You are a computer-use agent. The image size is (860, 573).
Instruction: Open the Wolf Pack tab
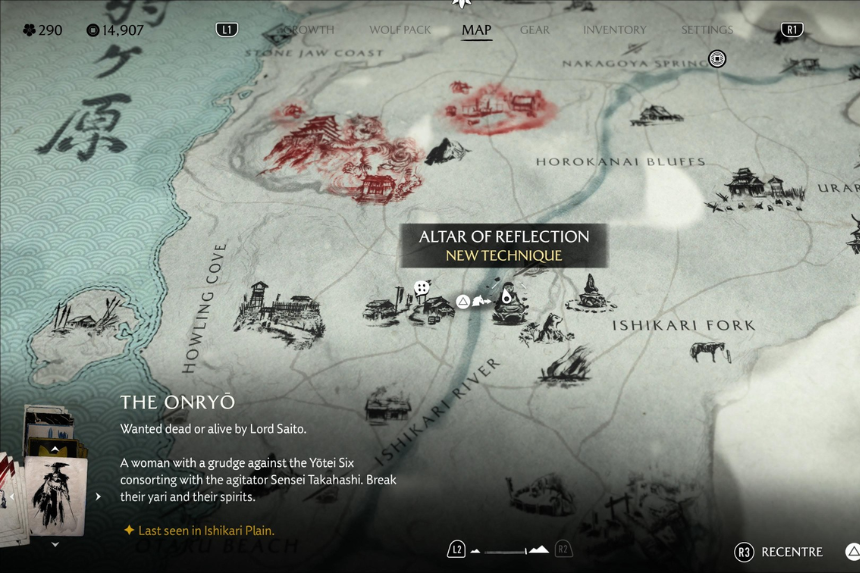click(400, 30)
